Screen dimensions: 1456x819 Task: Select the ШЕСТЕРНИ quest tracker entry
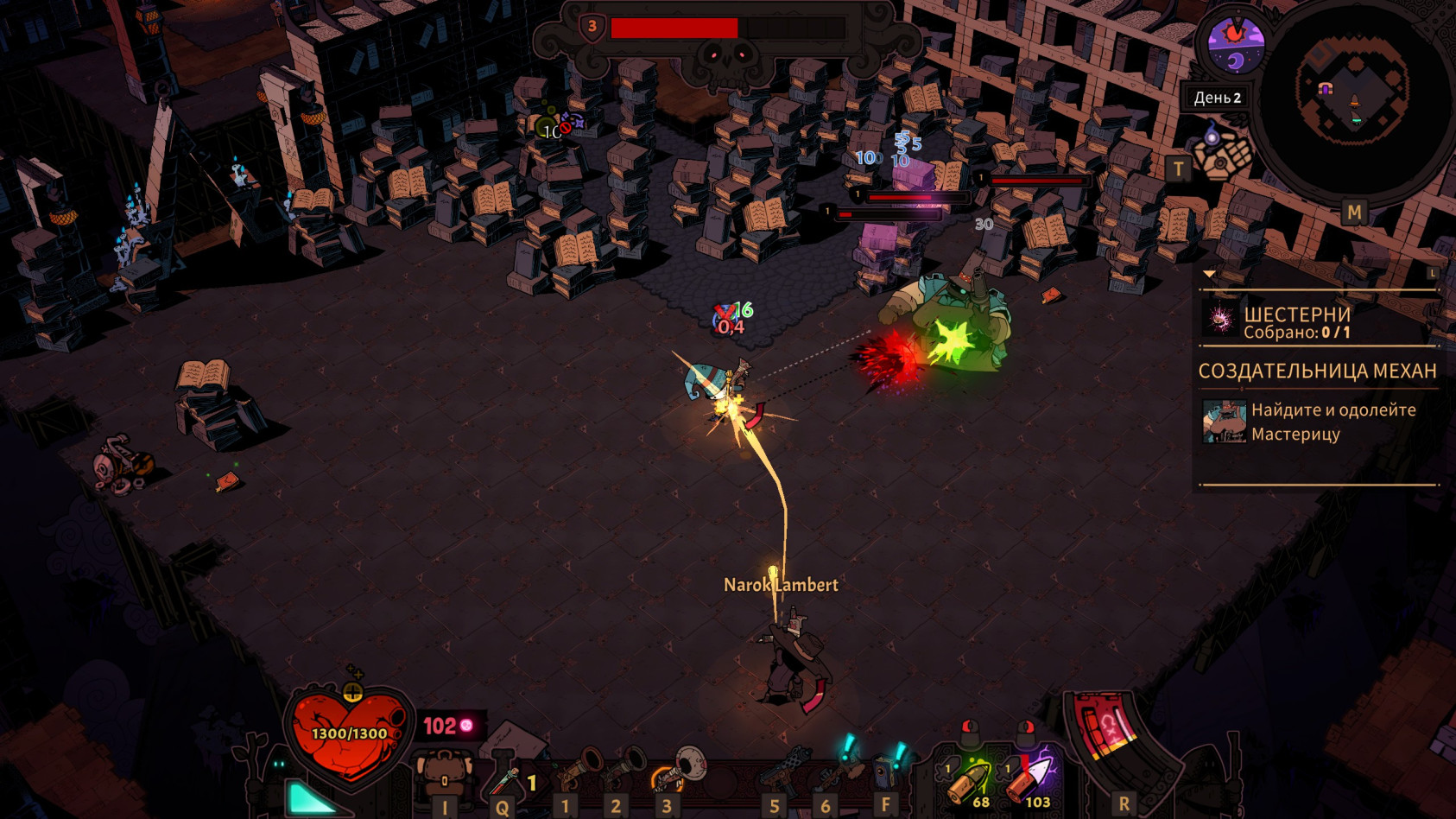pyautogui.click(x=1295, y=321)
